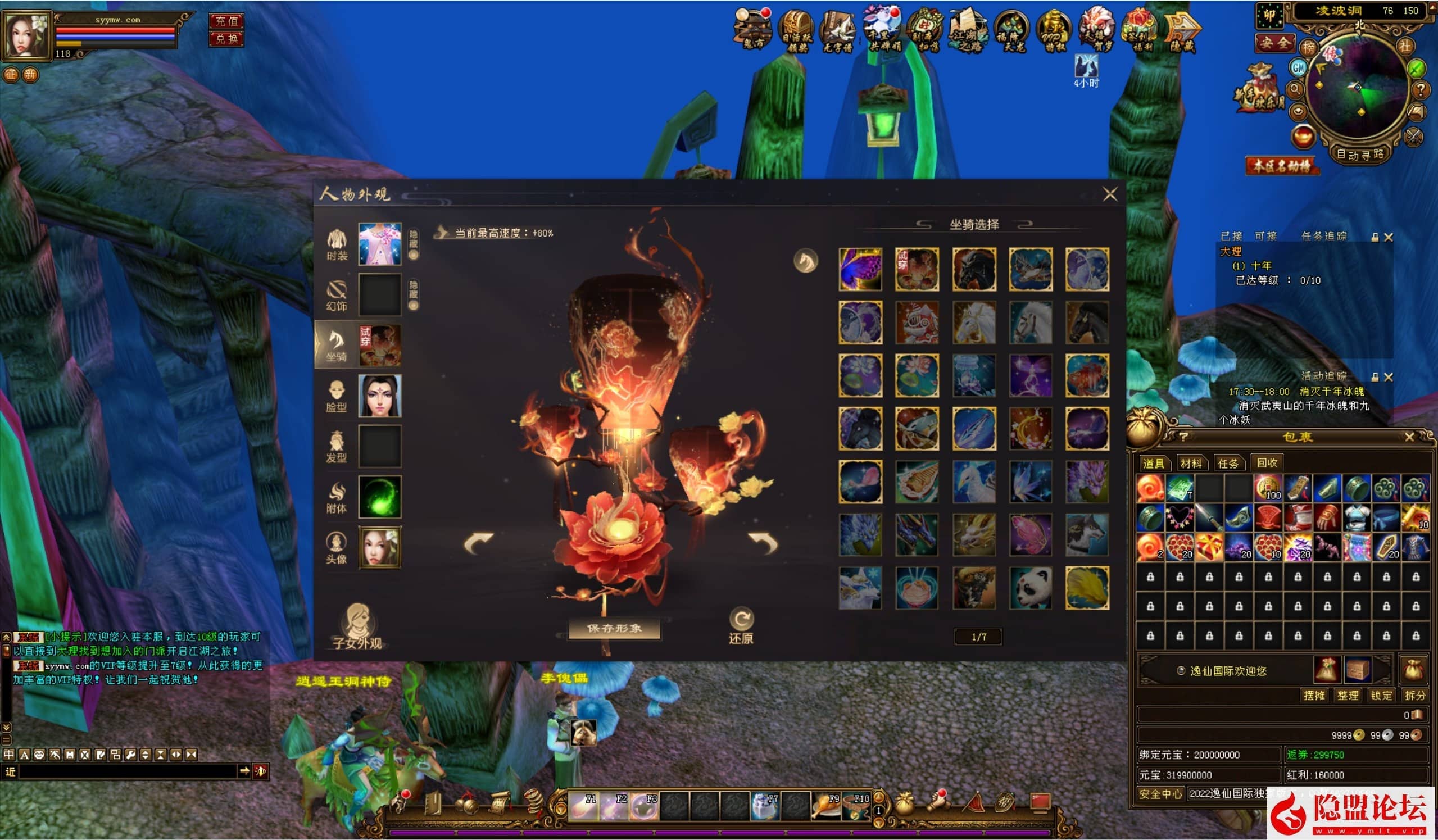Image resolution: width=1438 pixels, height=840 pixels.
Task: Close the 人物外观 appearance window
Action: (1110, 194)
